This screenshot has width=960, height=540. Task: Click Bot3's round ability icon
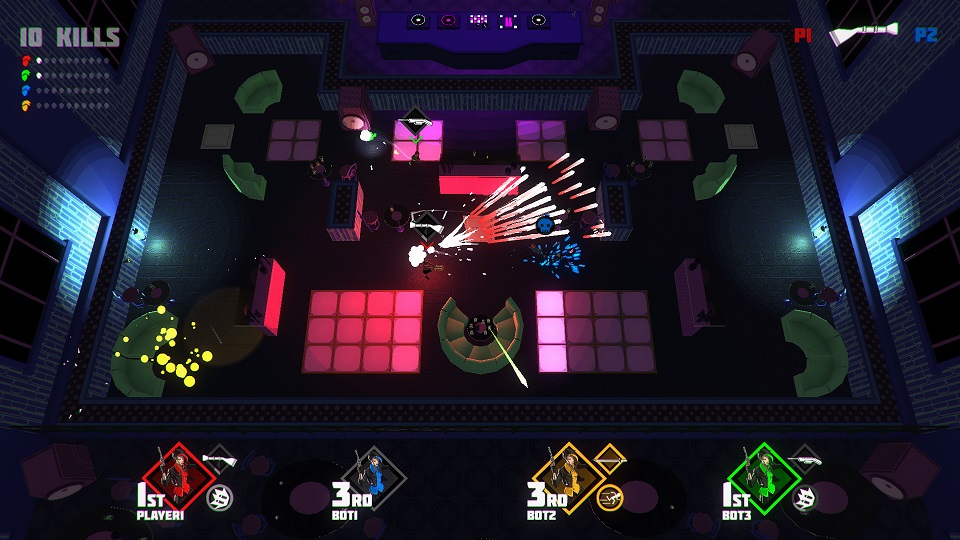804,496
